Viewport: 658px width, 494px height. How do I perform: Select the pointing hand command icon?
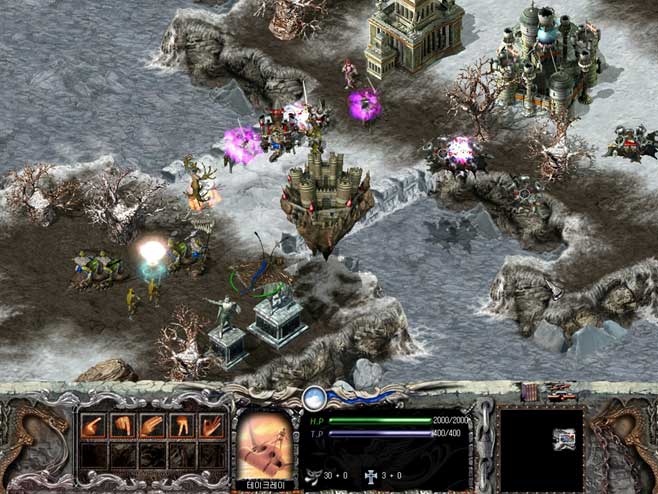coord(94,426)
